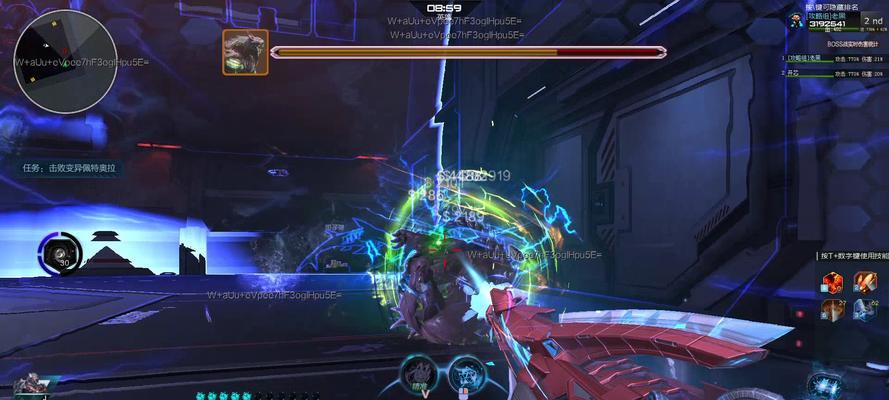
Task: Click the circular gauge showing 30
Action: click(x=58, y=253)
